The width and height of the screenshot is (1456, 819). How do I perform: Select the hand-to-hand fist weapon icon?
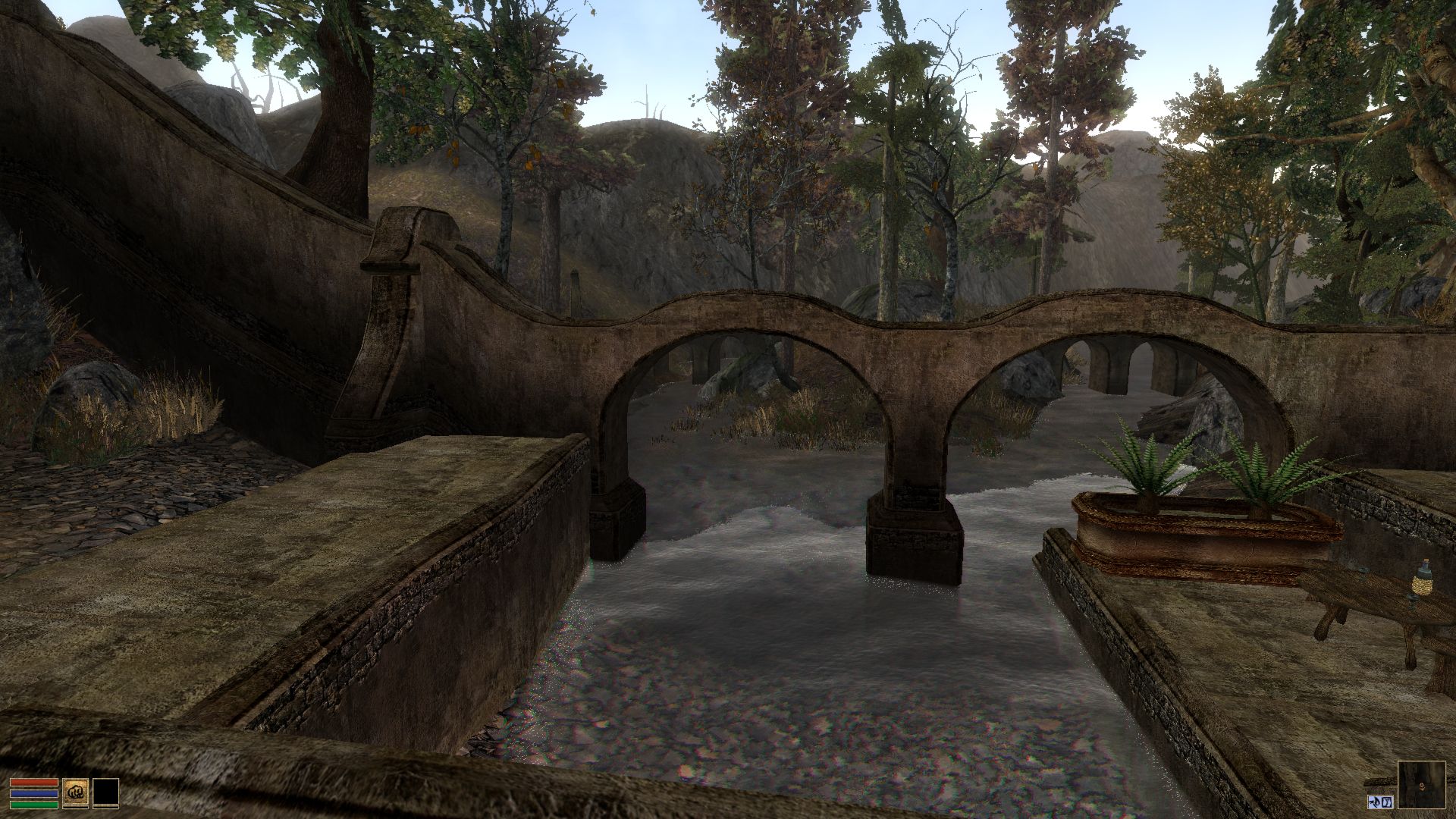pyautogui.click(x=76, y=792)
